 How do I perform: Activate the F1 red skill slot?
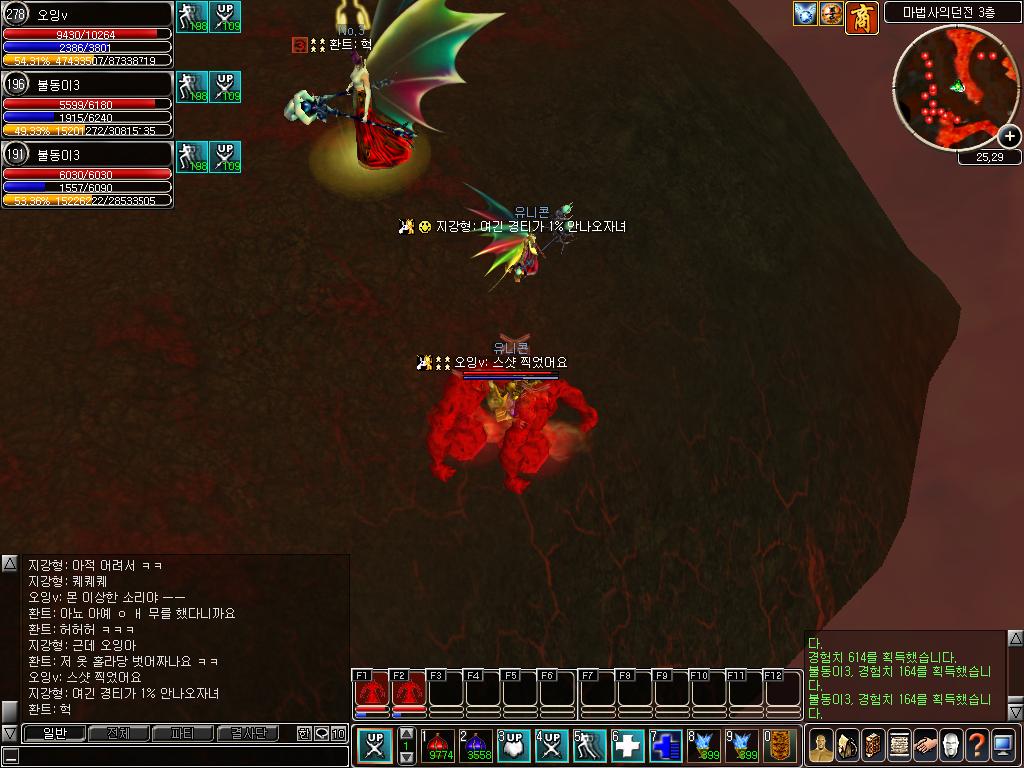pos(372,692)
